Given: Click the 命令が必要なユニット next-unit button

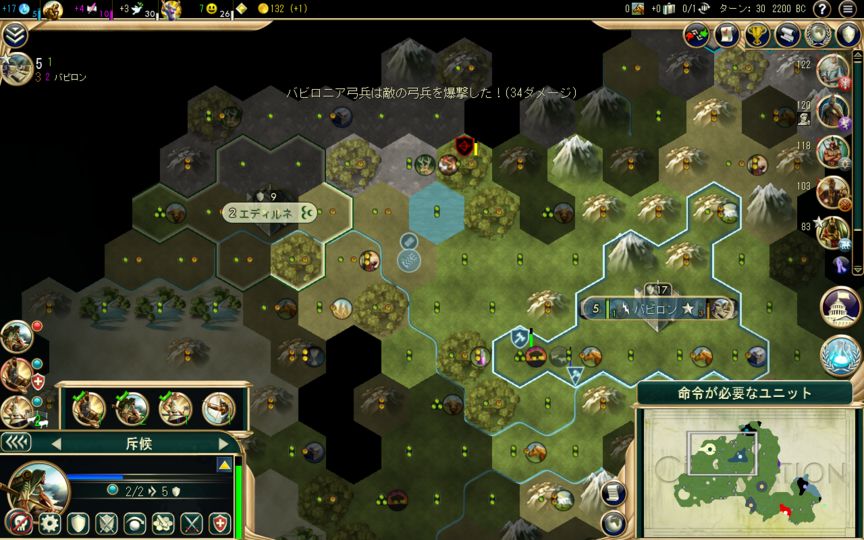Looking at the screenshot, I should tap(744, 393).
